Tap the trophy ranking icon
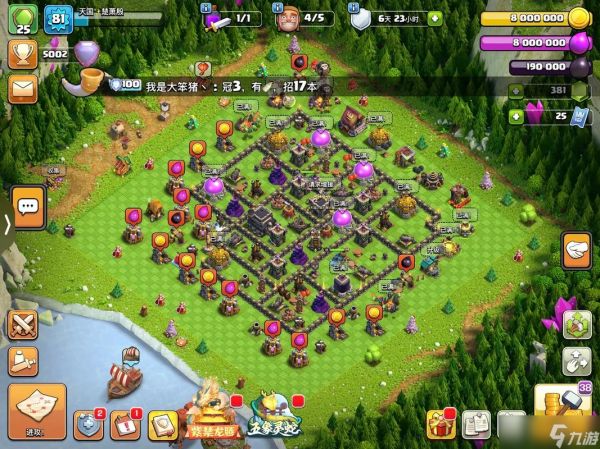This screenshot has height=449, width=600. (22, 53)
